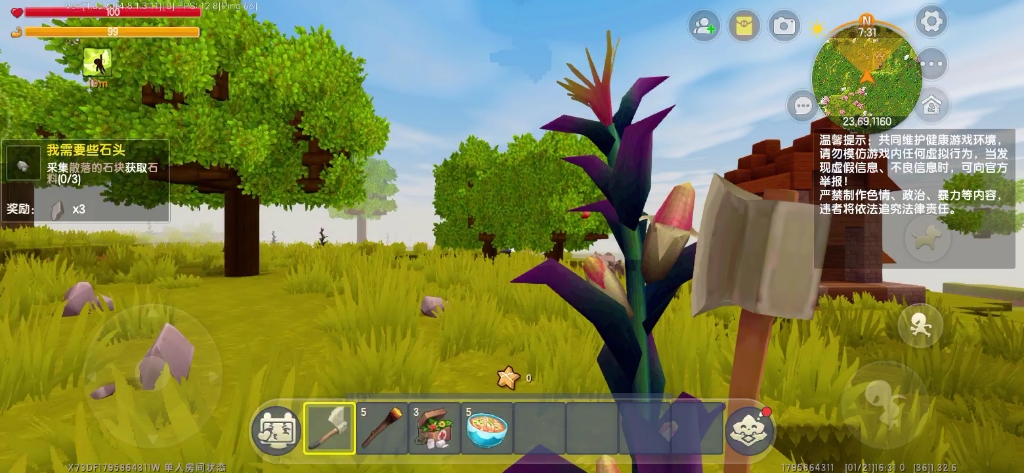Open the yellow mail envelope

tap(744, 26)
